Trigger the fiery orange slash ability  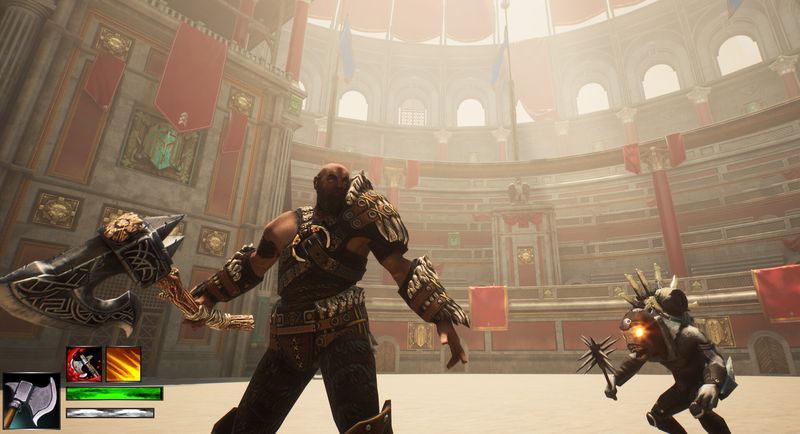click(x=123, y=364)
